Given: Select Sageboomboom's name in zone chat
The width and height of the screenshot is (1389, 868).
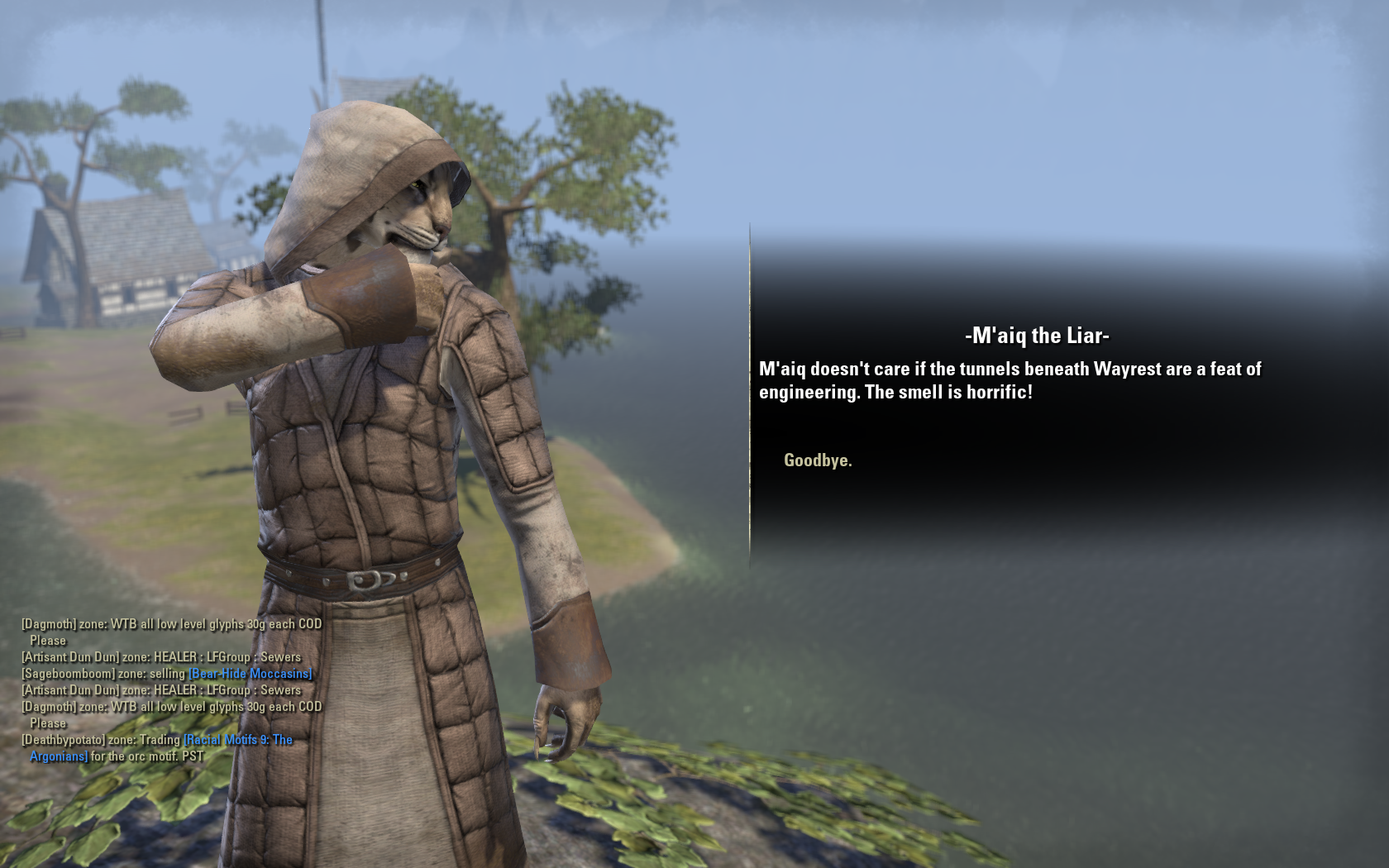Looking at the screenshot, I should (68, 674).
